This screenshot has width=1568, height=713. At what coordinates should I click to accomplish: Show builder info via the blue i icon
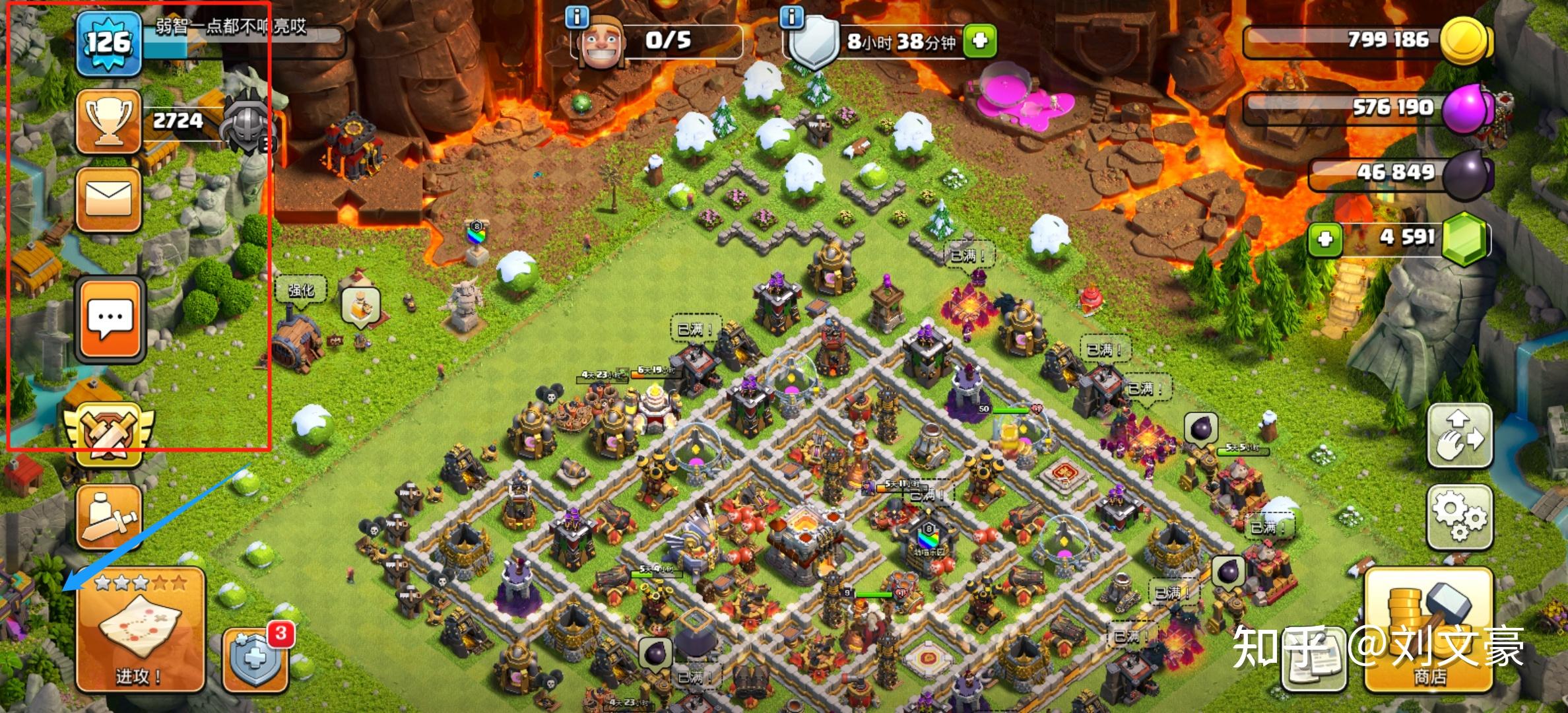(577, 17)
